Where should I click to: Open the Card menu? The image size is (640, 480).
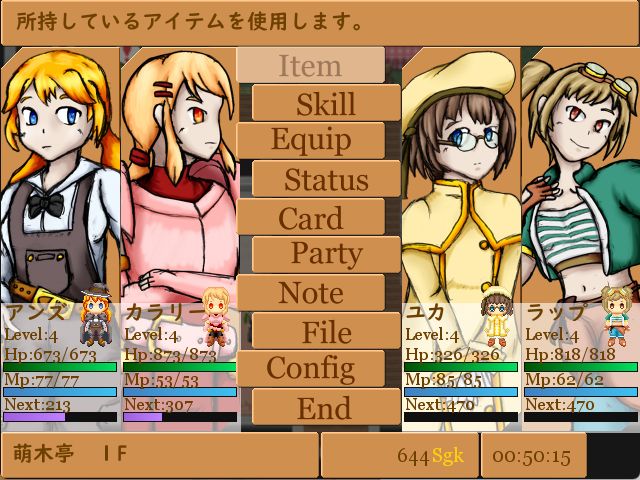(310, 218)
